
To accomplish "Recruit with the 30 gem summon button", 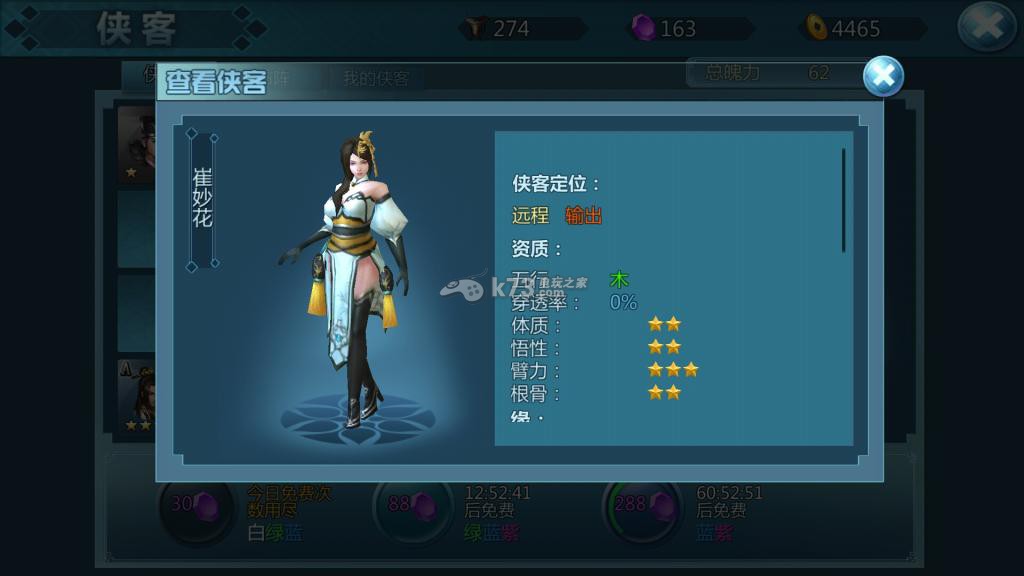I will [x=197, y=507].
